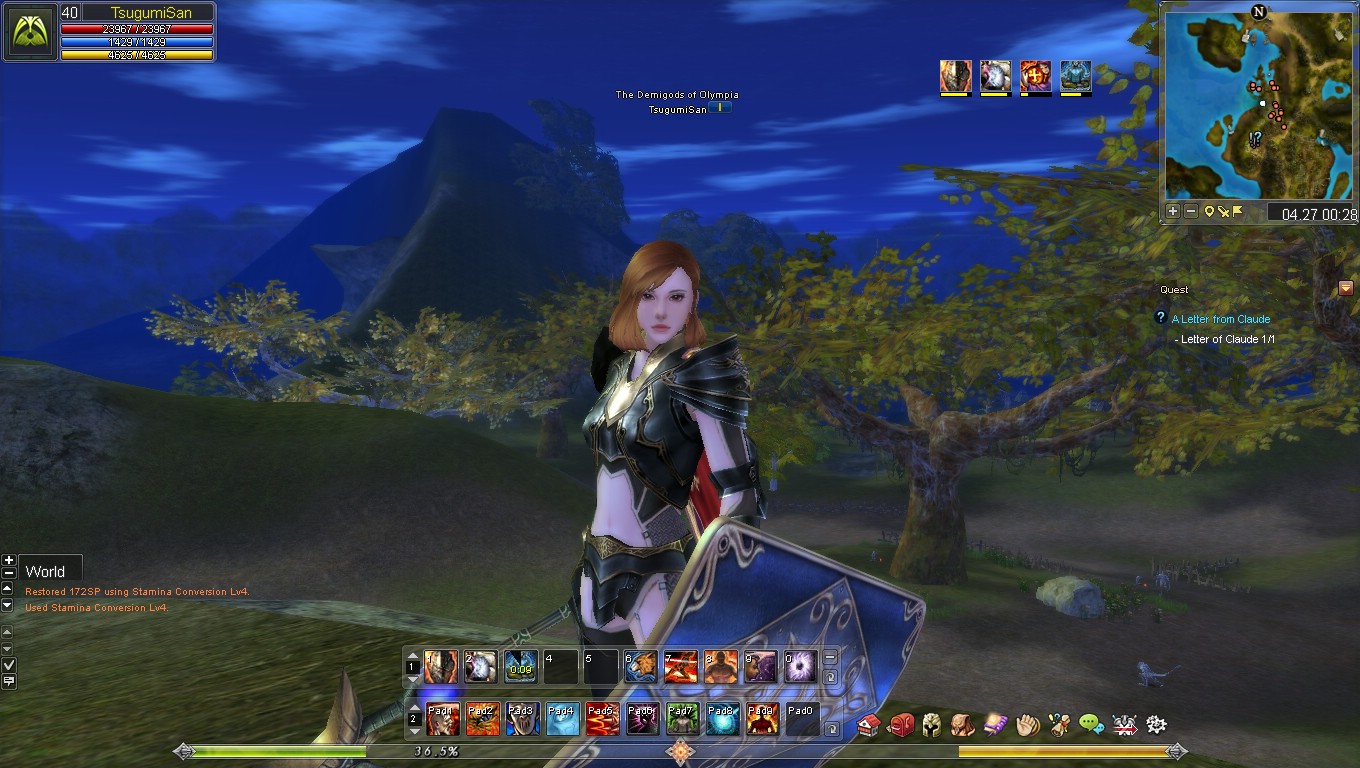The height and width of the screenshot is (768, 1360).
Task: Collapse the Quest tracker with the orange arrow
Action: pos(1345,289)
